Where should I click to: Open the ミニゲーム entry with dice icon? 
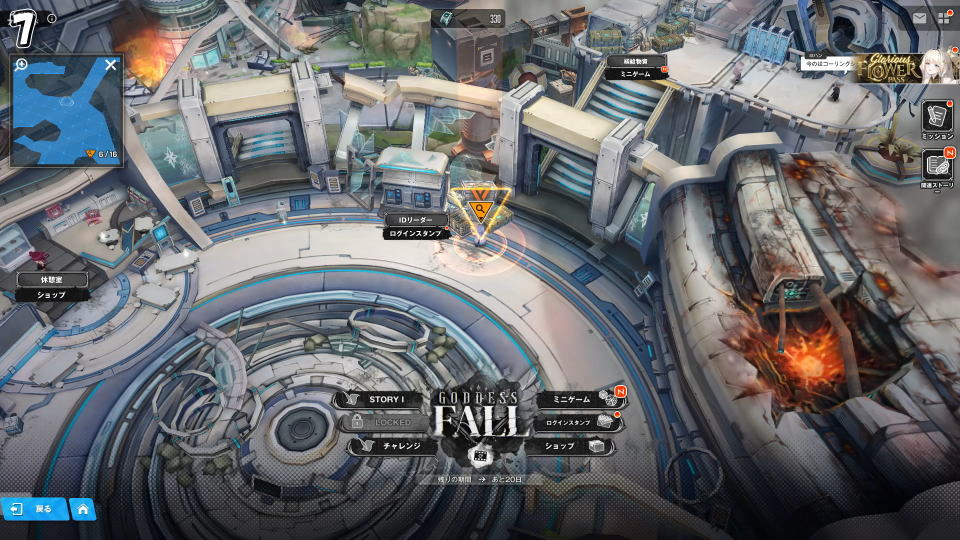[x=573, y=400]
